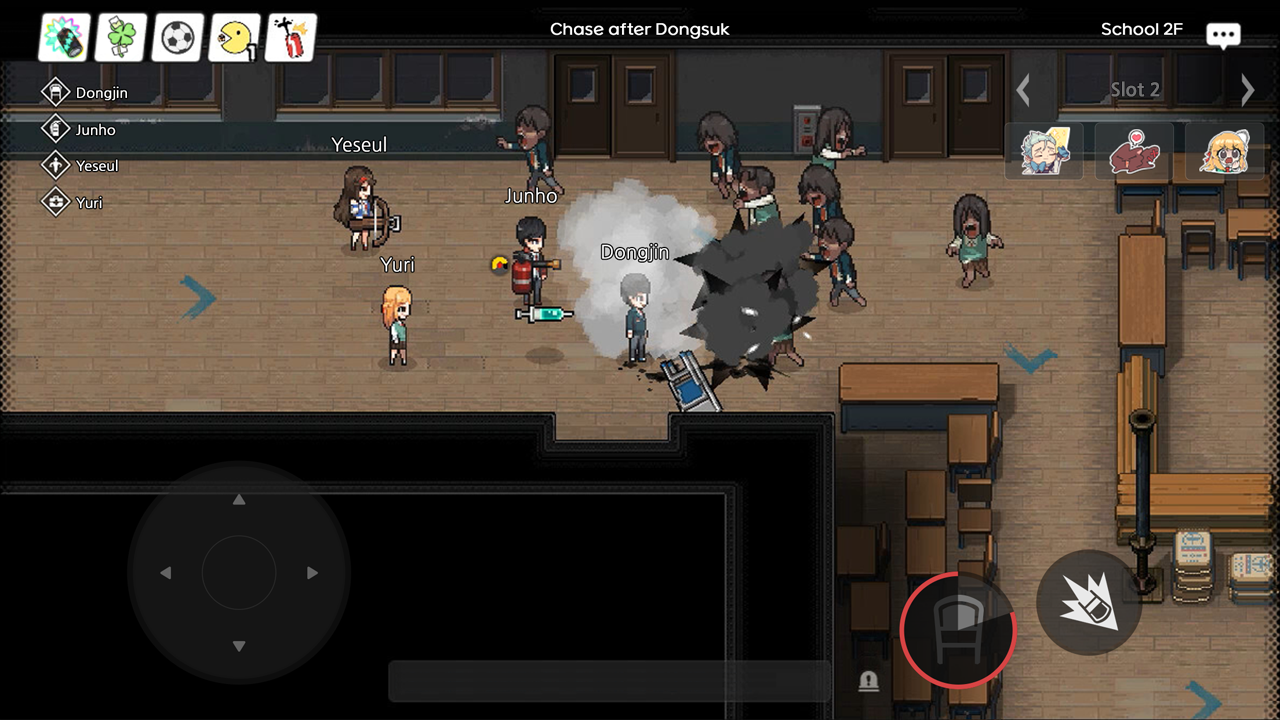Click right arrow next to Slot 2
The width and height of the screenshot is (1280, 720).
pos(1248,89)
